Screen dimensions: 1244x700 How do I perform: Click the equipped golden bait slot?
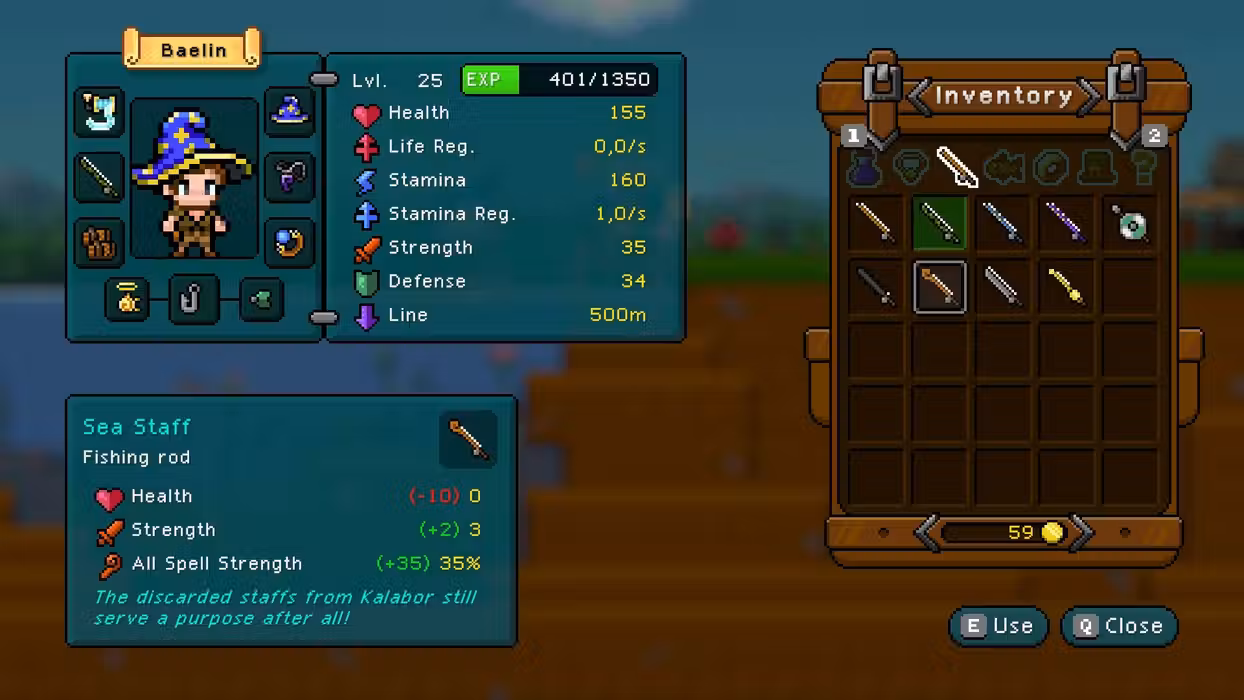(128, 298)
